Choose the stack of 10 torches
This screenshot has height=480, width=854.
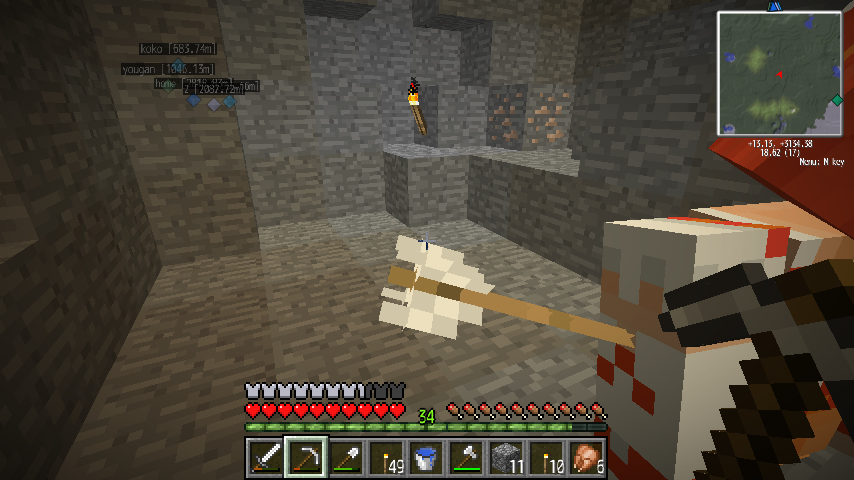547,458
